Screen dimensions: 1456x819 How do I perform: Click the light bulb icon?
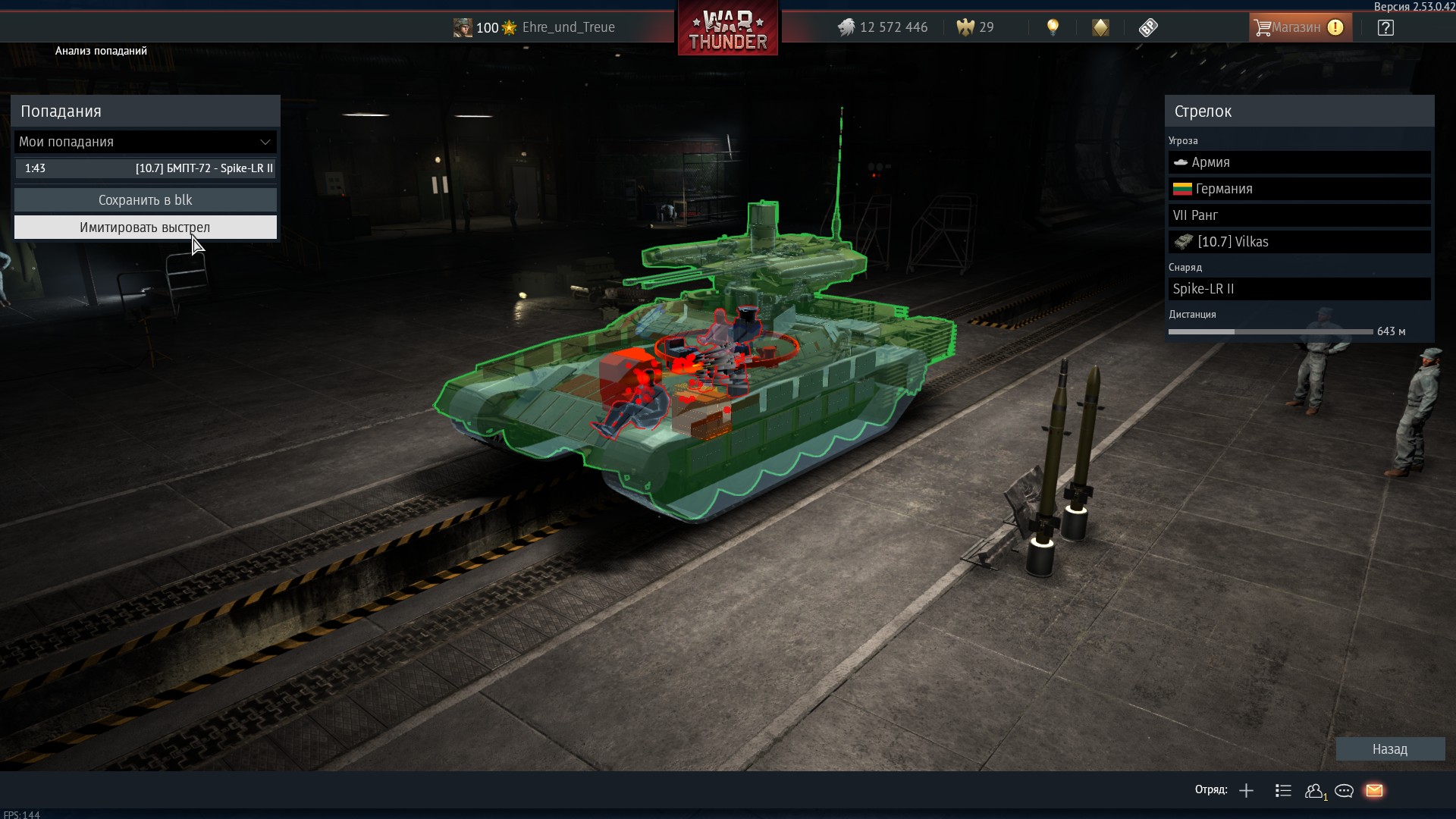[x=1053, y=27]
